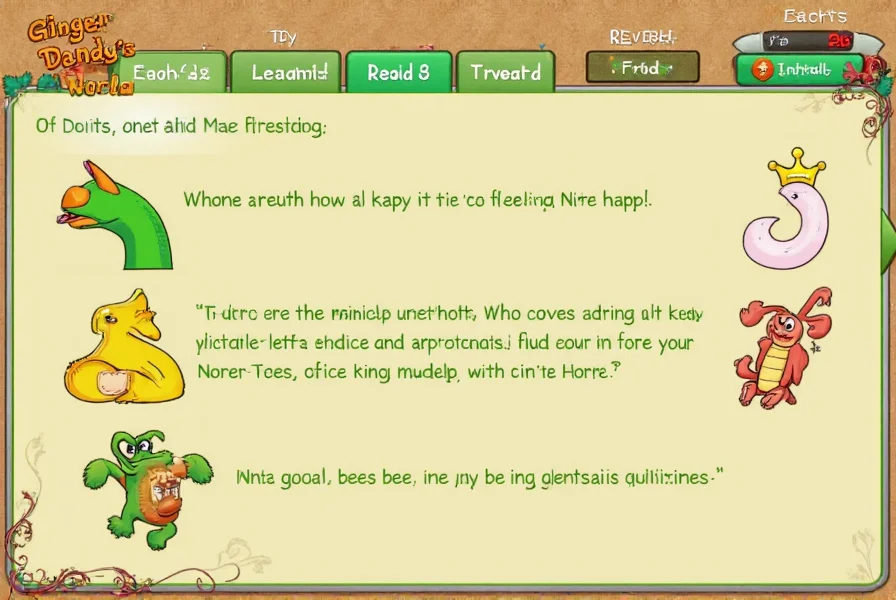The height and width of the screenshot is (600, 896).
Task: Select the Reaid 8 tab
Action: pyautogui.click(x=398, y=73)
